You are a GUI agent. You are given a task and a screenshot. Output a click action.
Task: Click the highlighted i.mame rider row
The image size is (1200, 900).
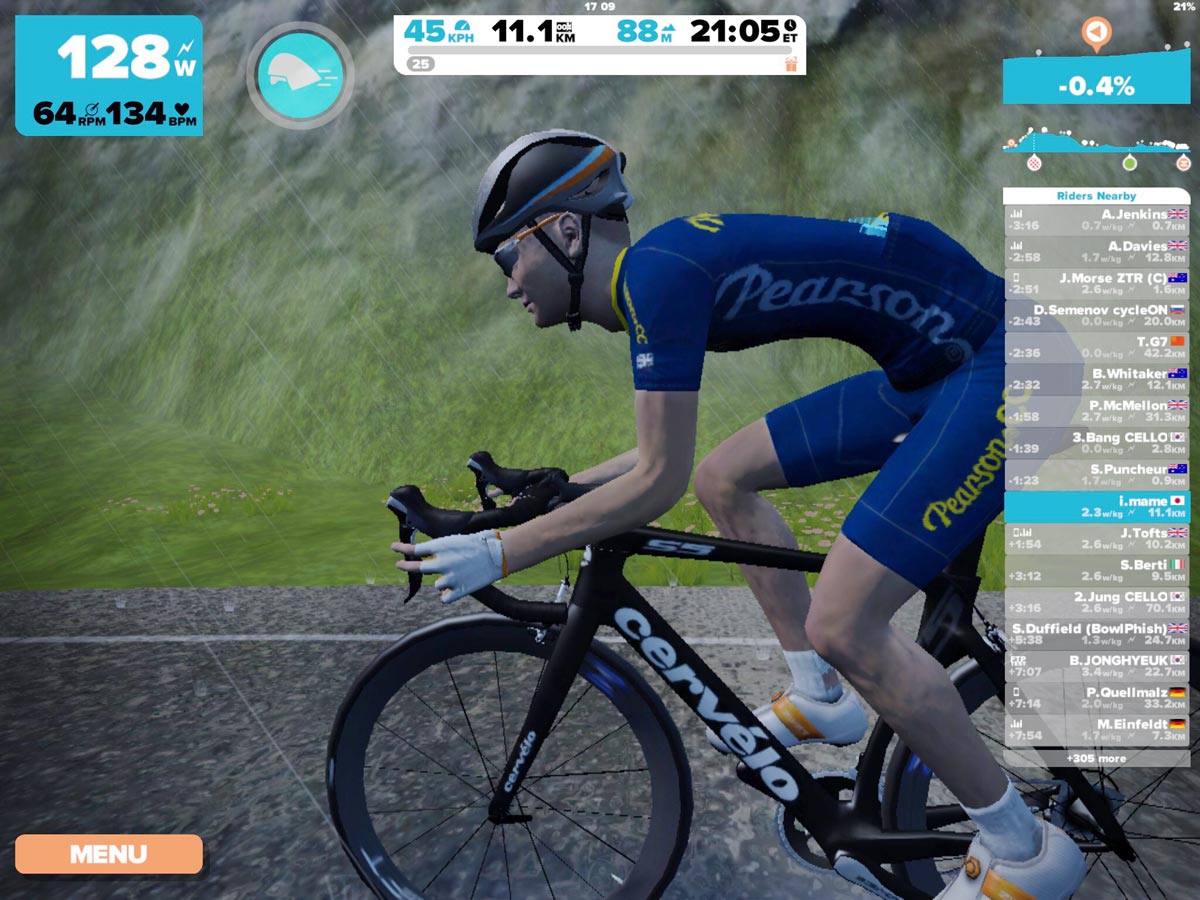[1096, 506]
